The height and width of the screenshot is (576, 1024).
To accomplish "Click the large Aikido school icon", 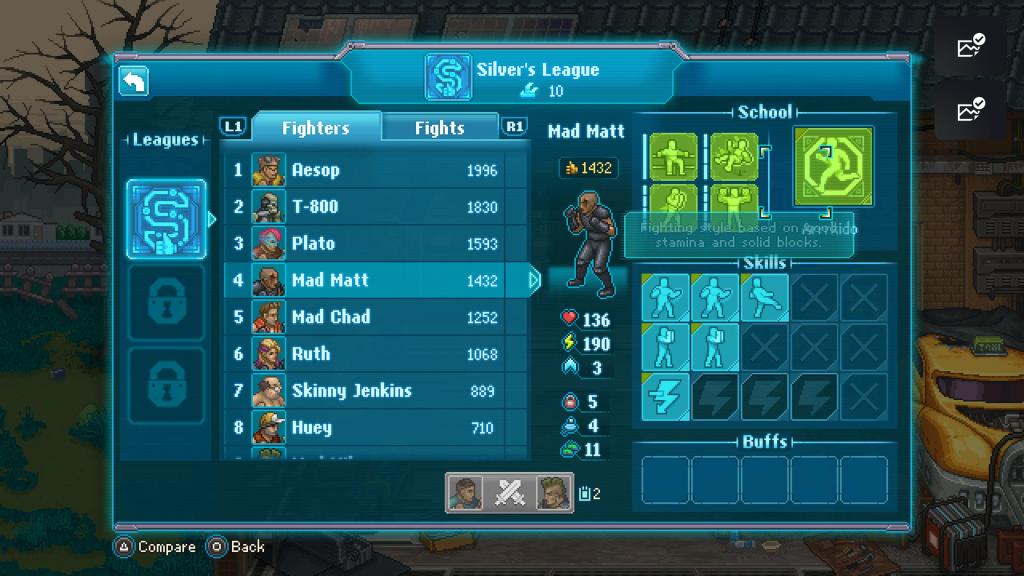I will coord(833,166).
